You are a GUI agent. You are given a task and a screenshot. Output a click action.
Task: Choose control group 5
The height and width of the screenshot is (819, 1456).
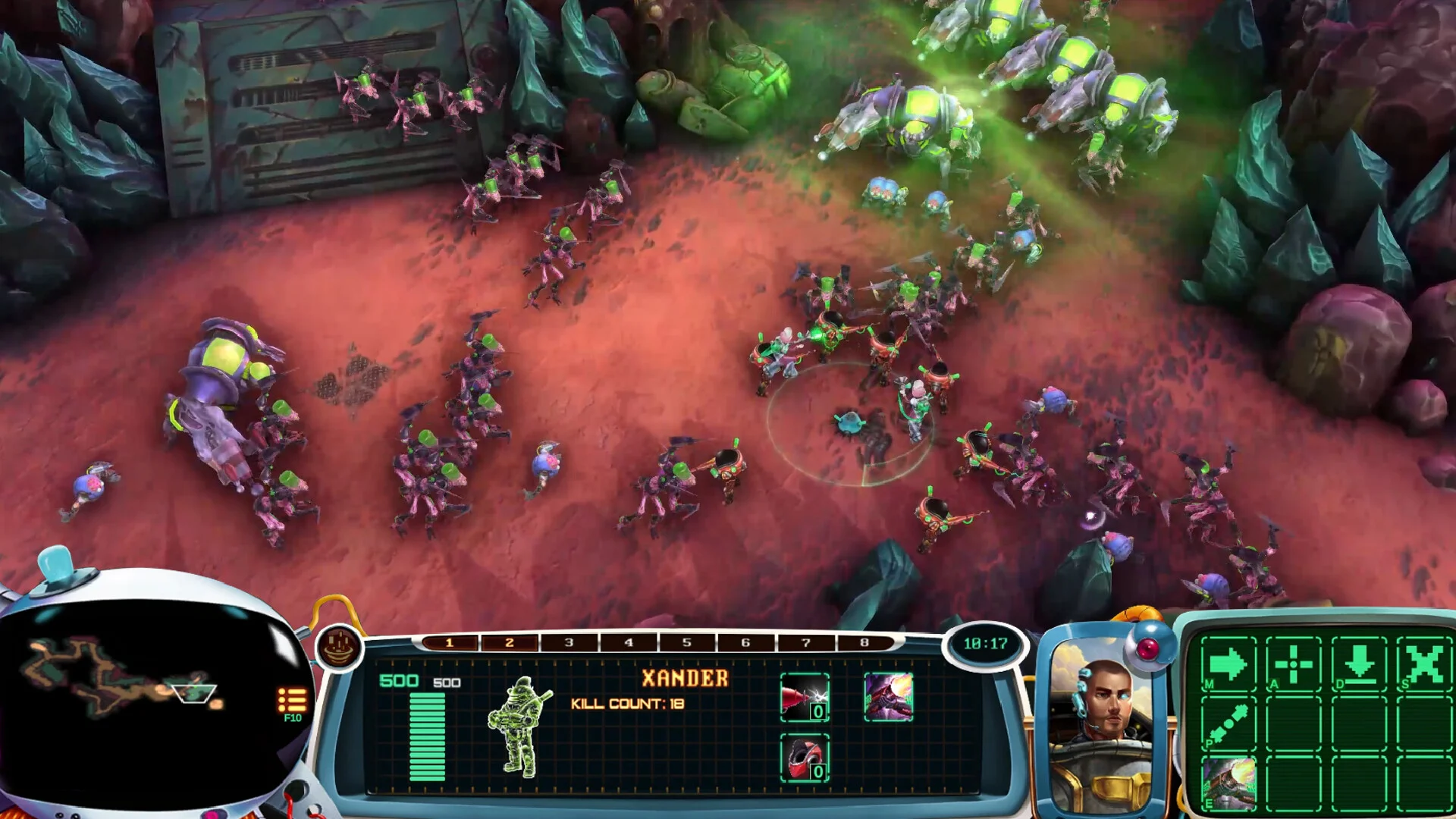pos(687,643)
